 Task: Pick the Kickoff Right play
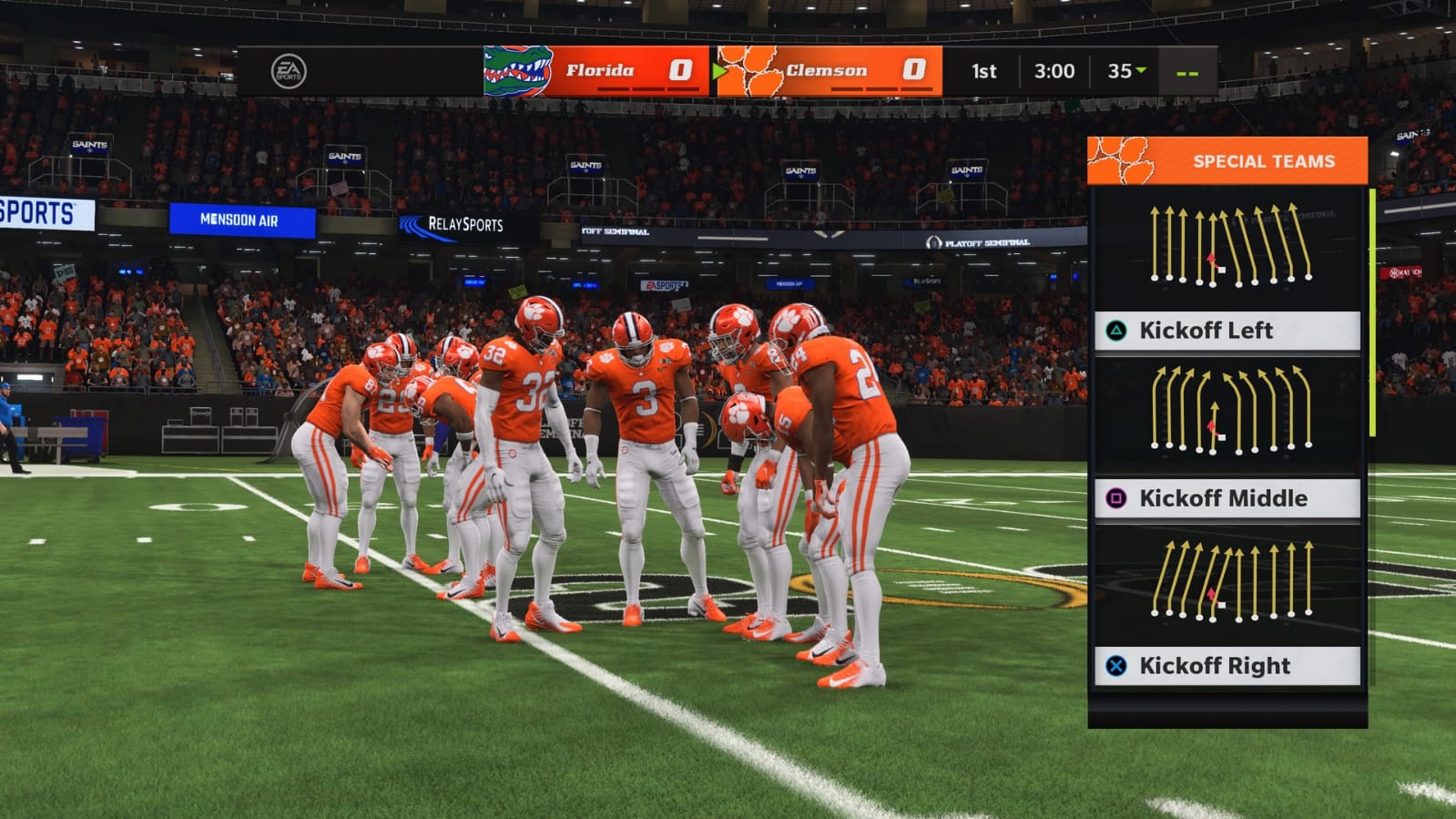coord(1227,666)
